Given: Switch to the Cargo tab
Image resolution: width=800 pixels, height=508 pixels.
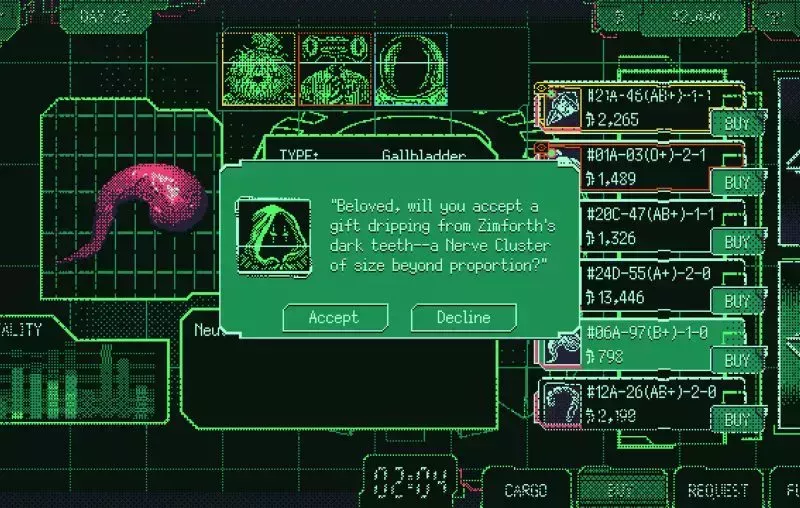Looking at the screenshot, I should (525, 490).
